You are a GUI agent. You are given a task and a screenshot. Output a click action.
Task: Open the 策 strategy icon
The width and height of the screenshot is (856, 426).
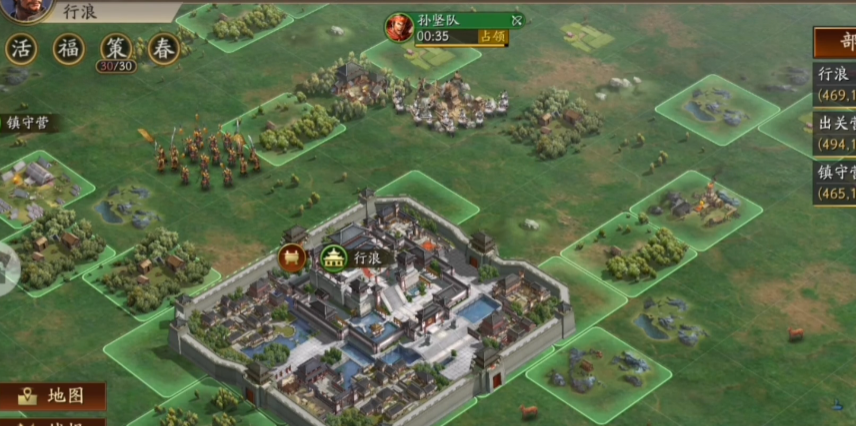coord(116,49)
